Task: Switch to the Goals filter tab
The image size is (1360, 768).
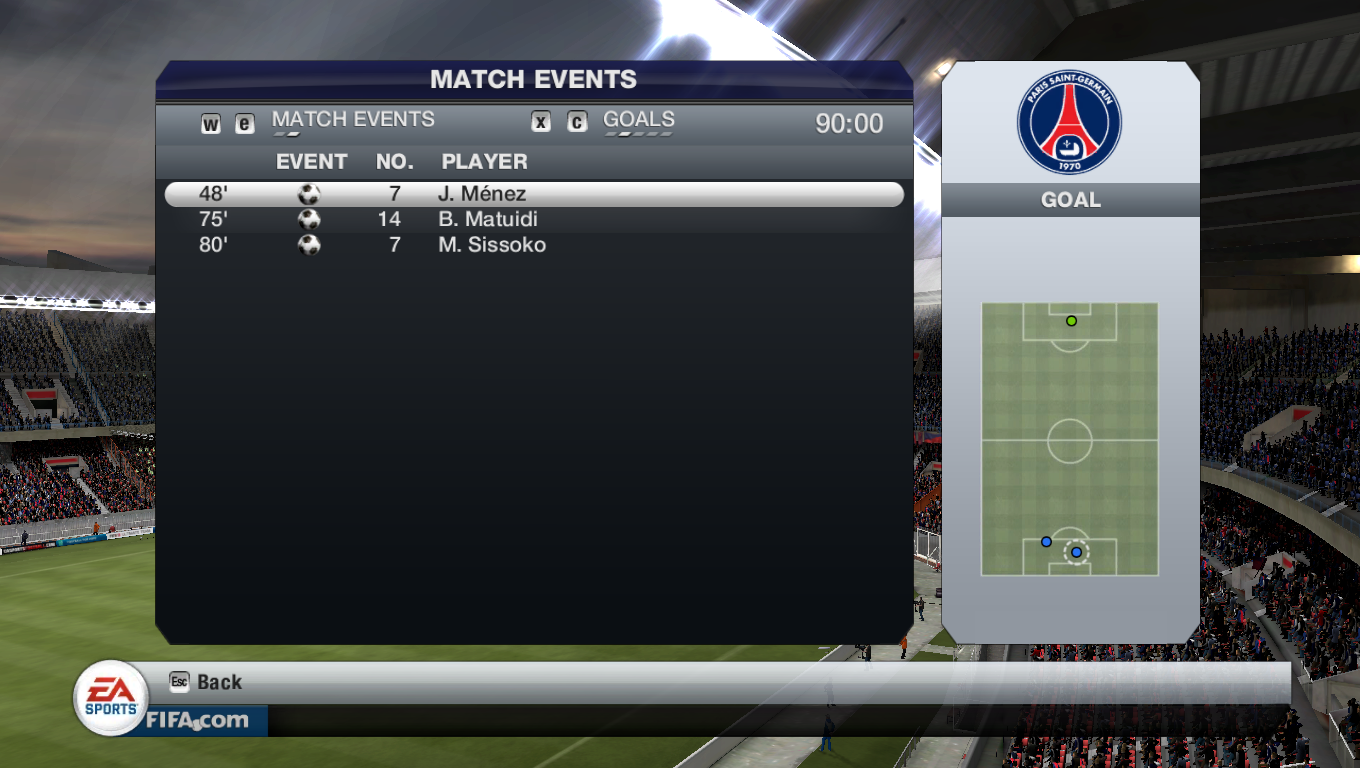Action: pos(638,120)
